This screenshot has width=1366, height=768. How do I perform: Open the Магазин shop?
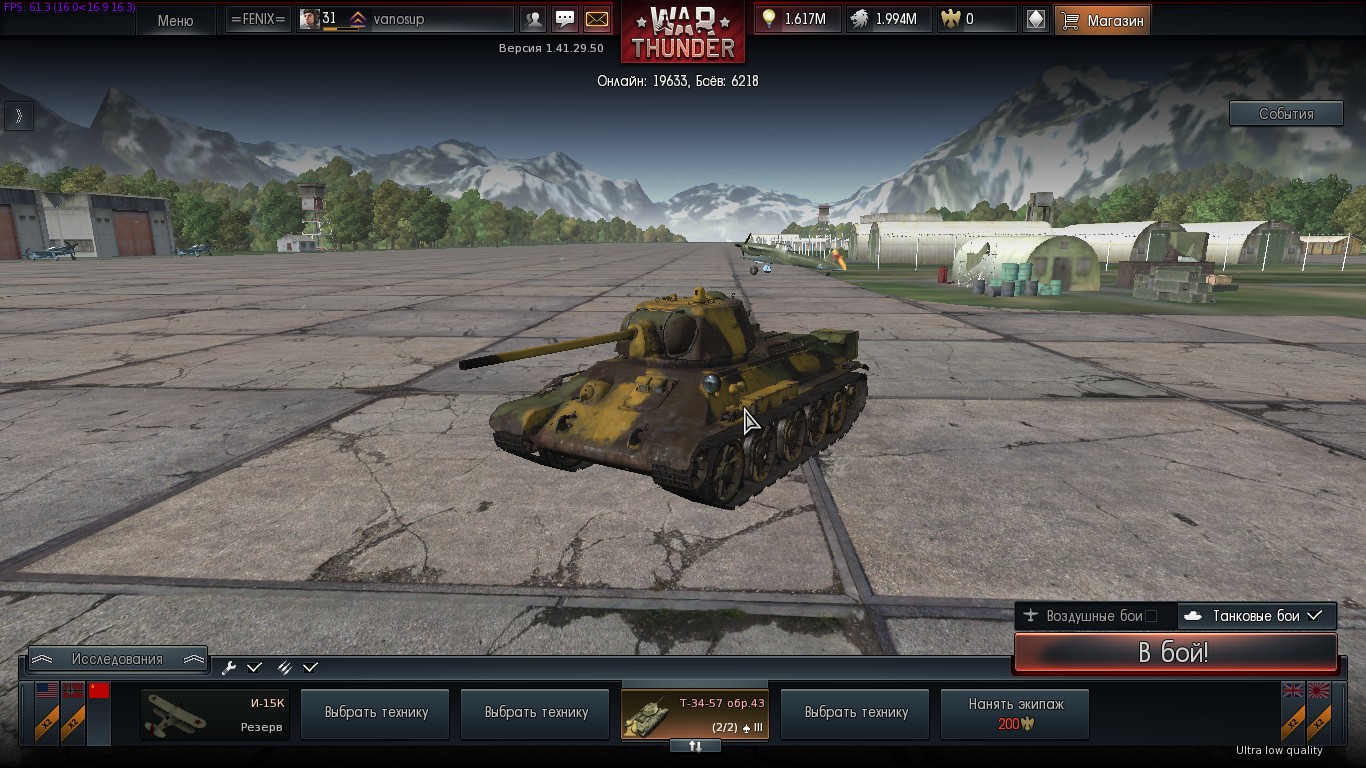1102,20
